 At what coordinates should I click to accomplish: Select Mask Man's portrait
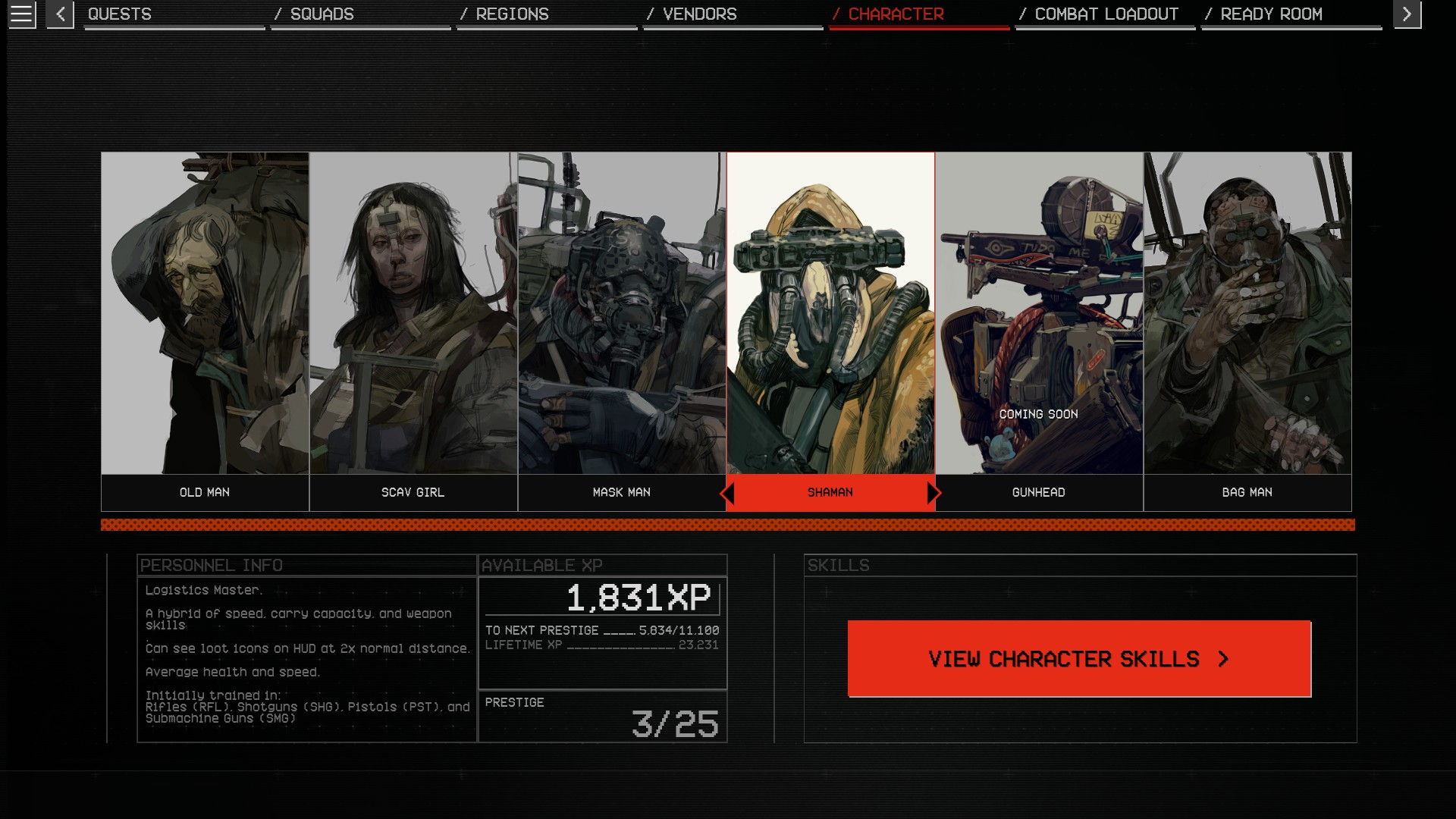(x=622, y=318)
